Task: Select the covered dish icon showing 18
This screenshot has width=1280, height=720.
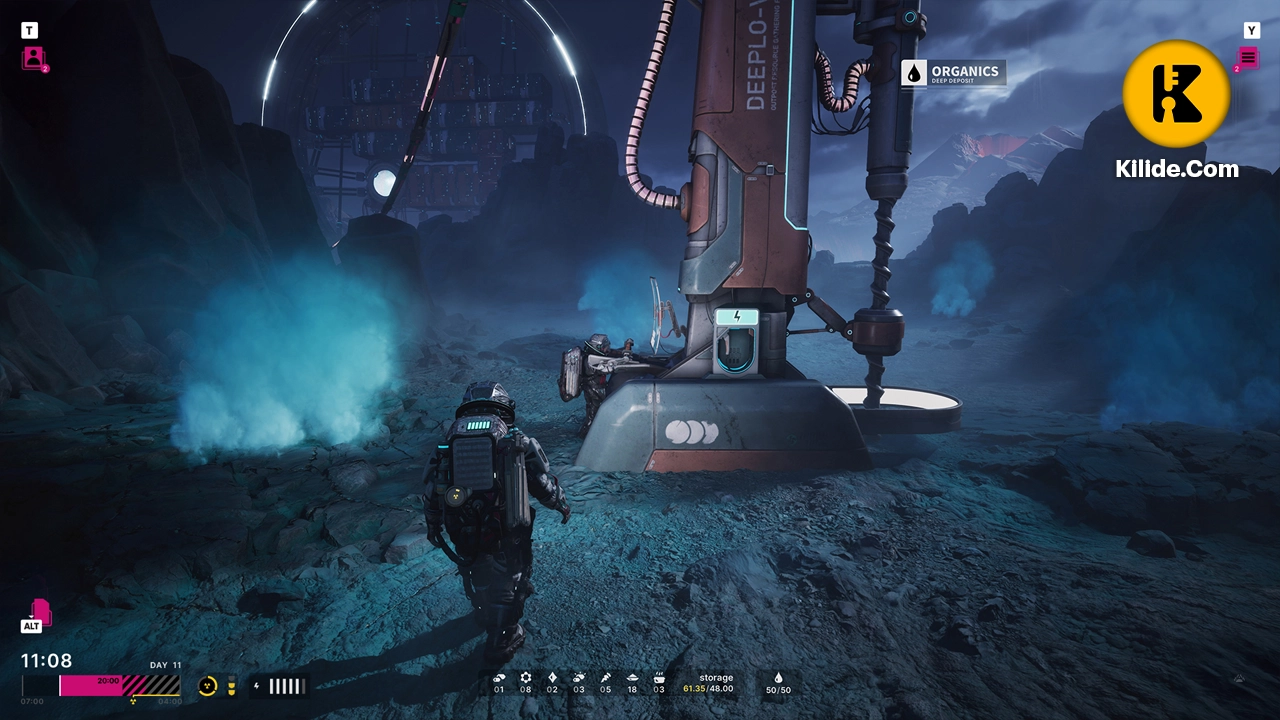Action: [632, 678]
